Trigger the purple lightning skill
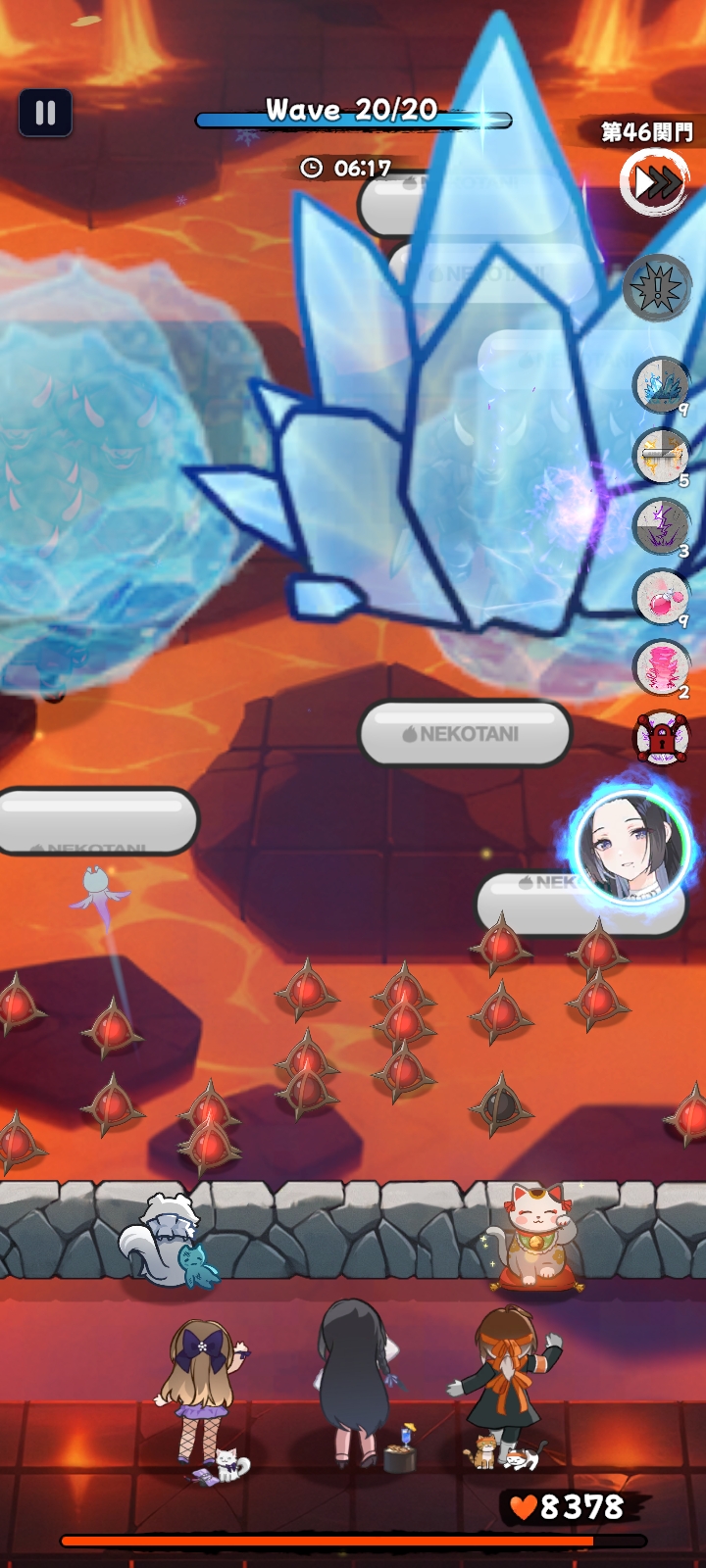The height and width of the screenshot is (1568, 706). tap(661, 526)
